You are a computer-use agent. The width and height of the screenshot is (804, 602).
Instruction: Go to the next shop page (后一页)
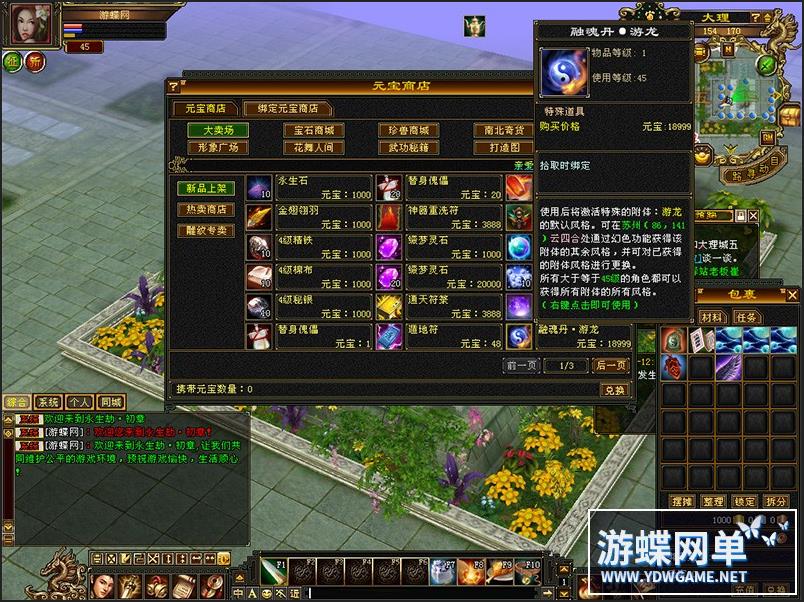pyautogui.click(x=611, y=366)
